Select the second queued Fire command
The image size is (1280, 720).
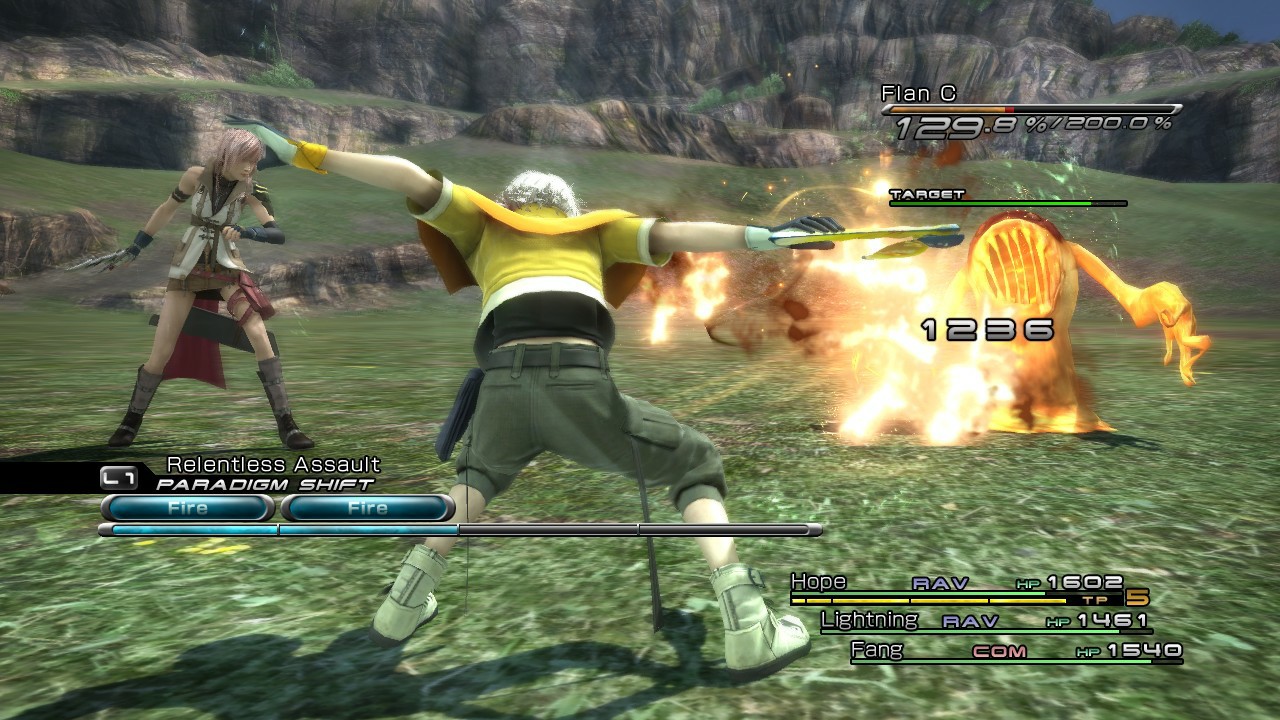pyautogui.click(x=366, y=508)
